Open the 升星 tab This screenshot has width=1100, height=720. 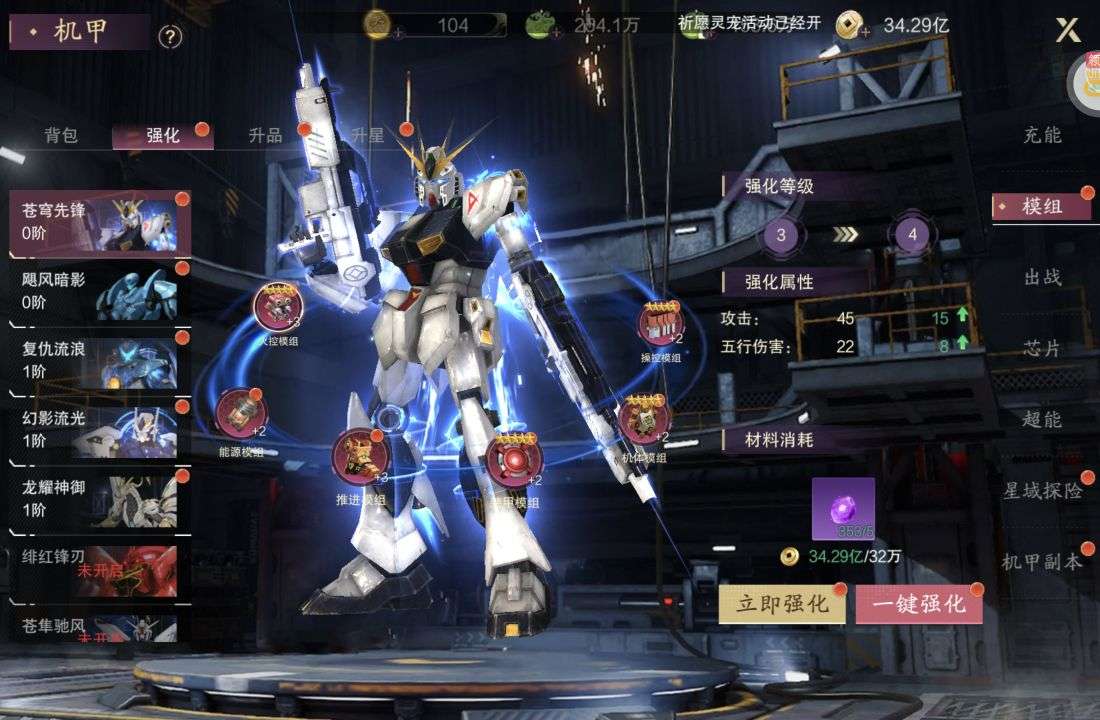tap(368, 136)
